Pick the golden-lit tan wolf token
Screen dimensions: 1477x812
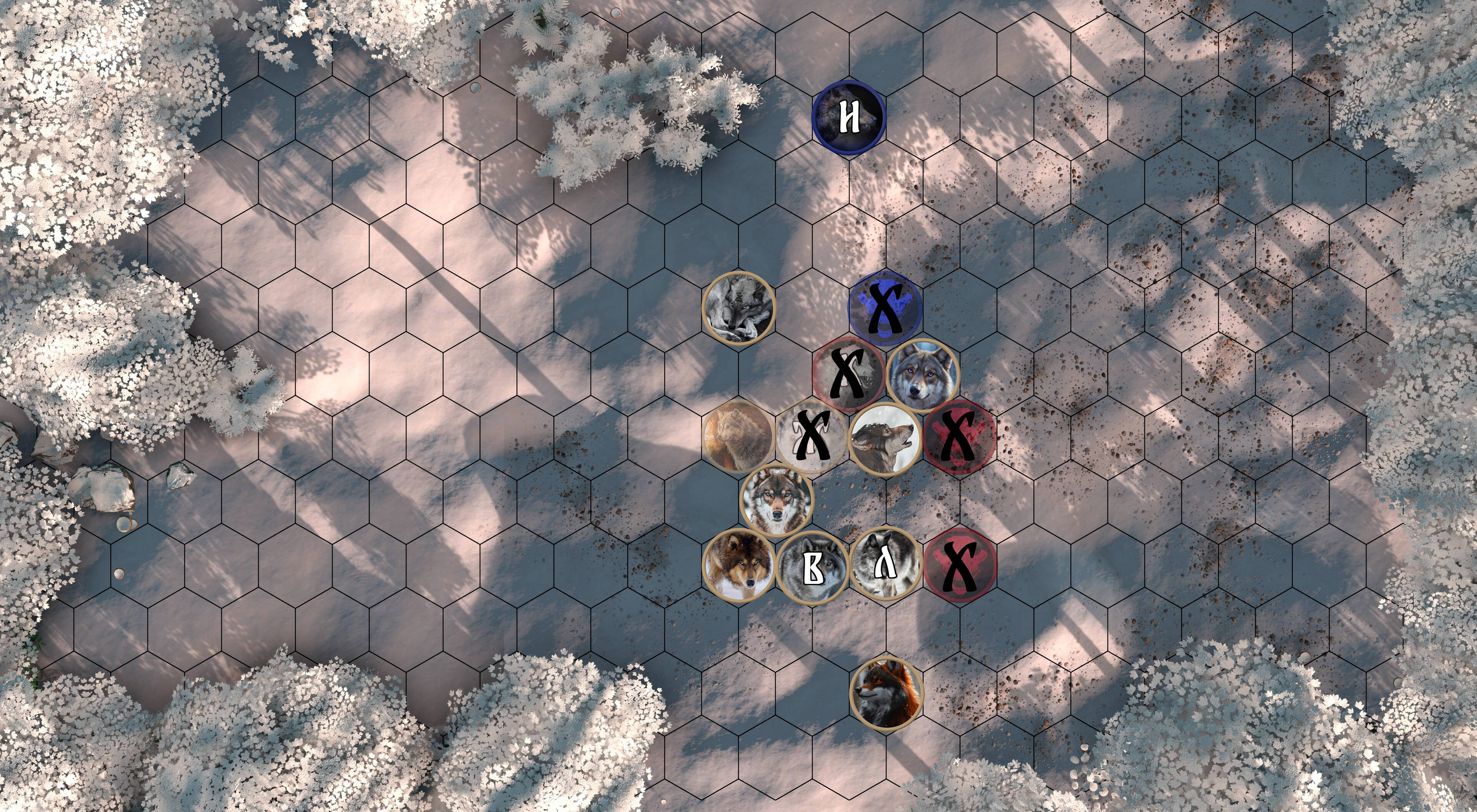coord(738,437)
